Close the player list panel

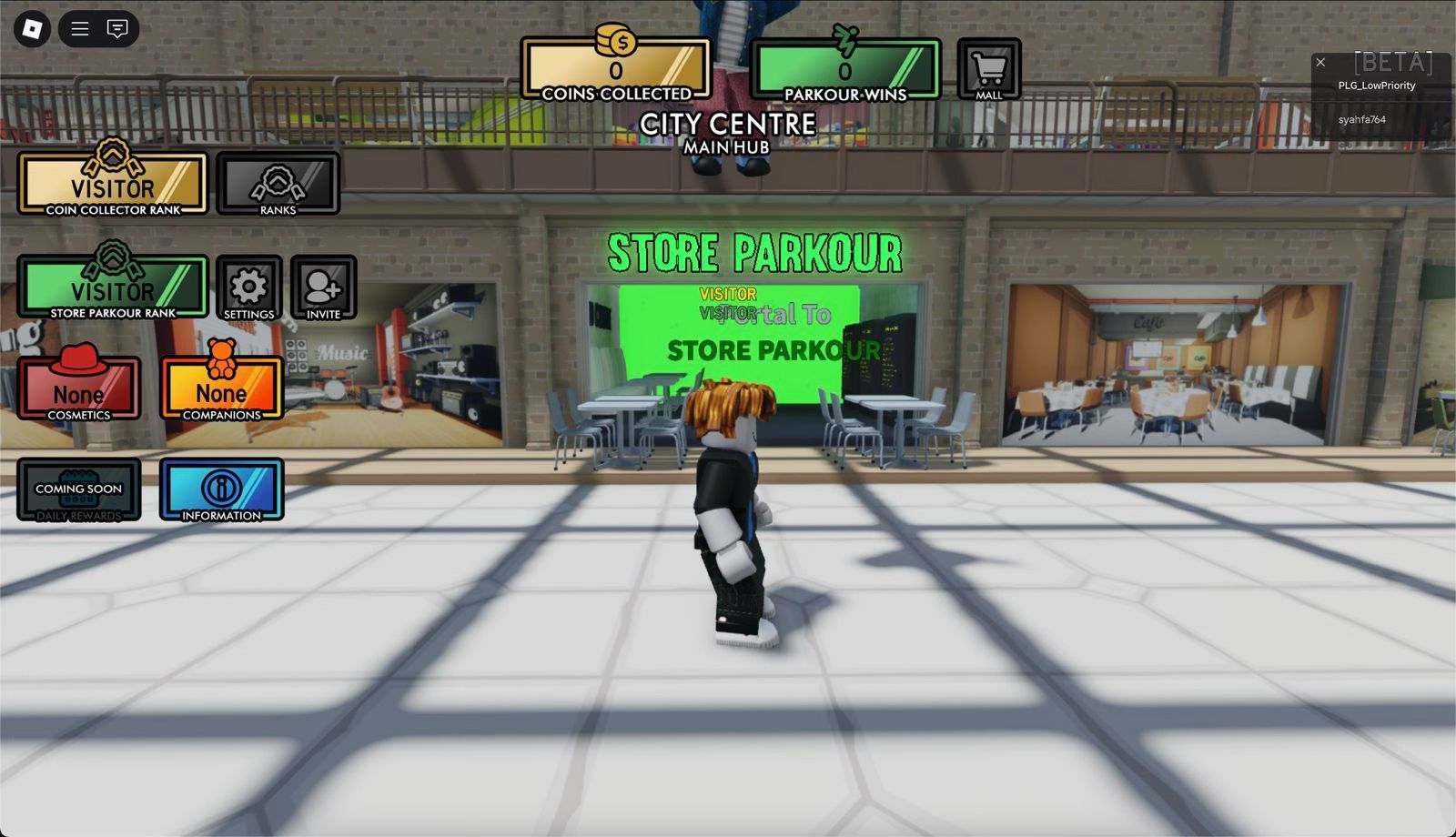pos(1320,63)
